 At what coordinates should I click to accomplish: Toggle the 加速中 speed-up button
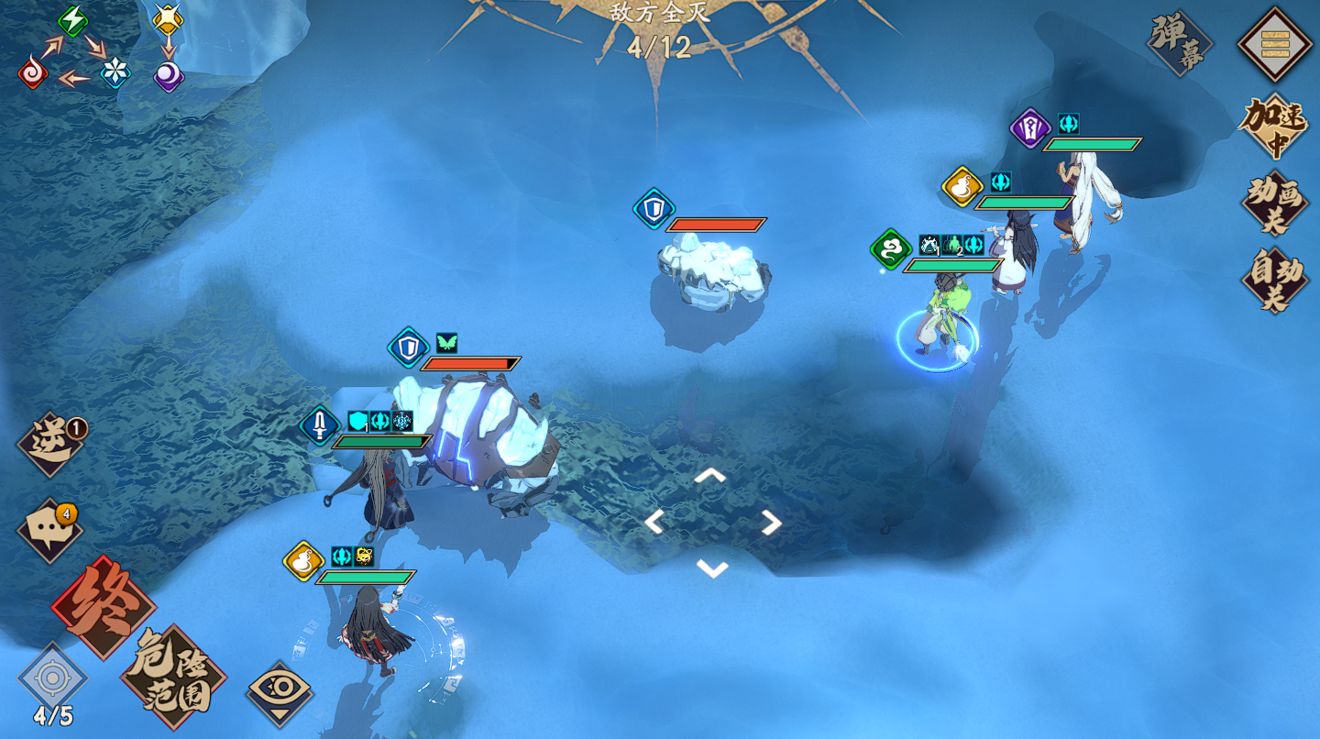coord(1274,126)
